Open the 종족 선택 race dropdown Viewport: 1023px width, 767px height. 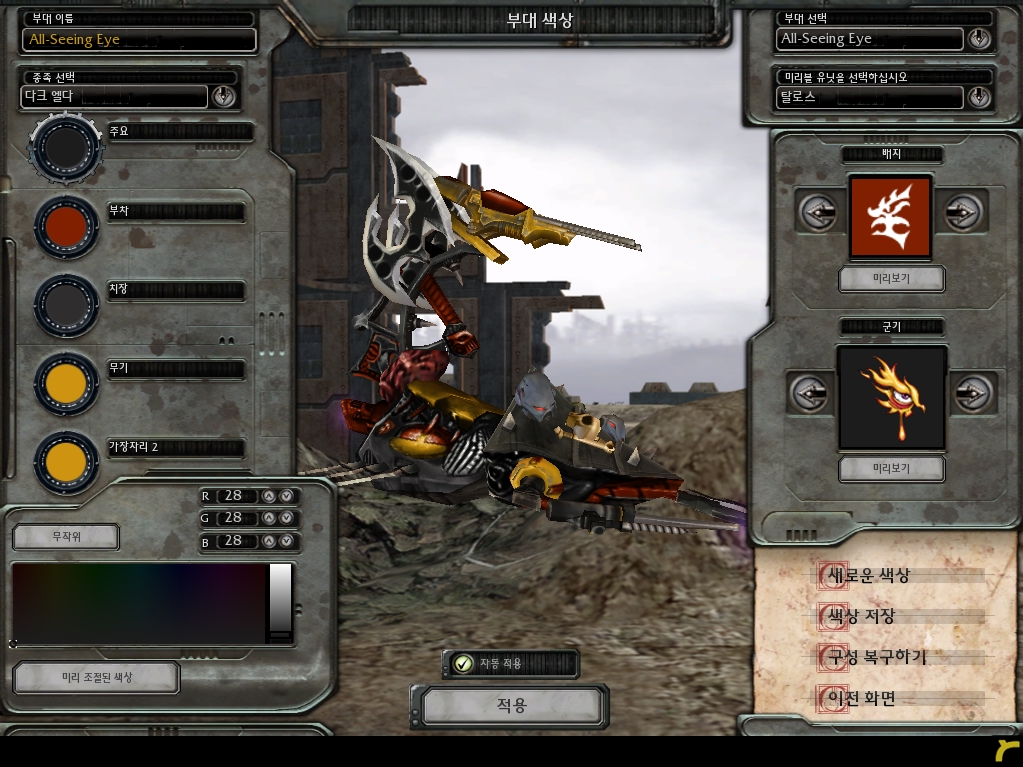point(223,96)
